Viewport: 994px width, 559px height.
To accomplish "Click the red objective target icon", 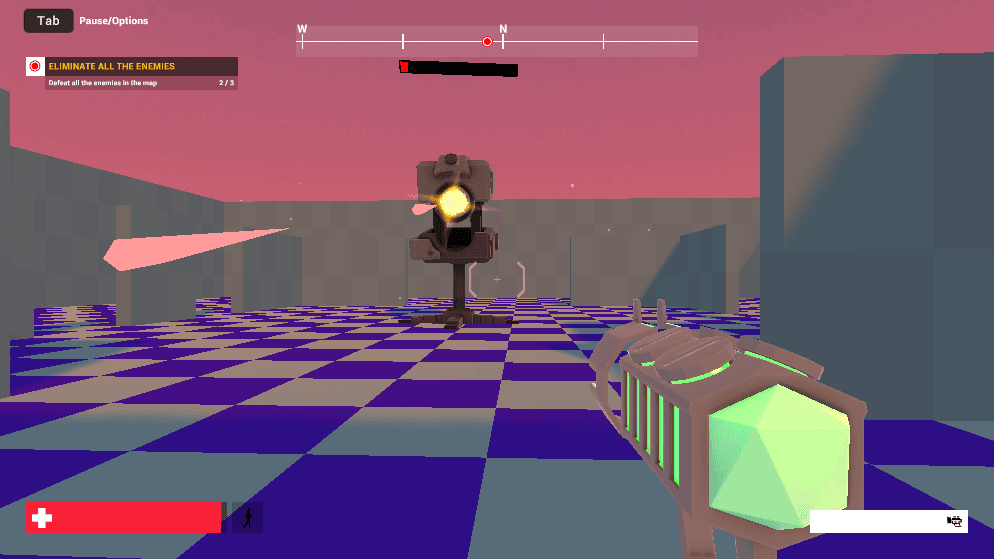I will 35,67.
